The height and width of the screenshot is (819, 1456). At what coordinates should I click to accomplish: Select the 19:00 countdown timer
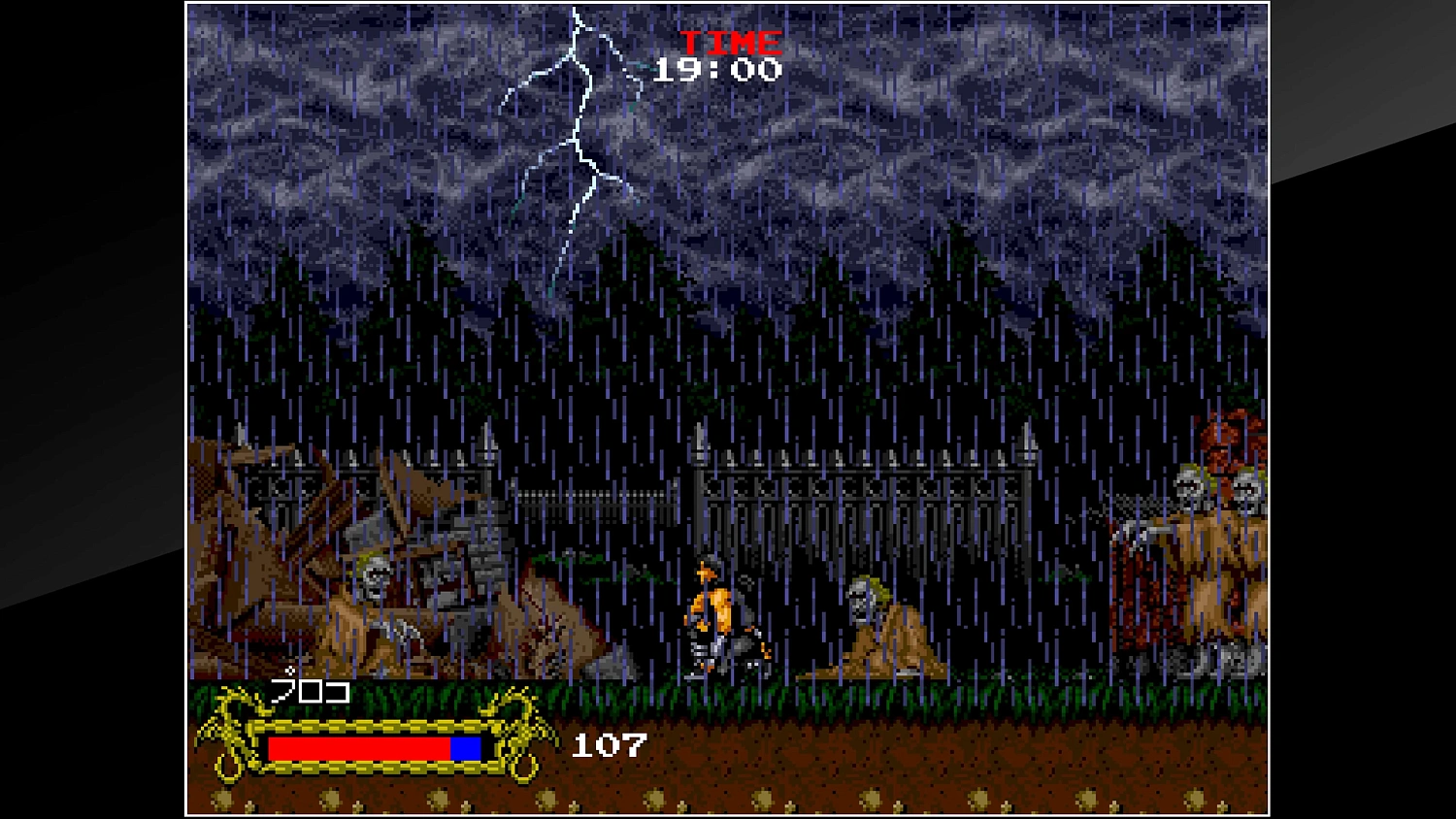[x=718, y=68]
